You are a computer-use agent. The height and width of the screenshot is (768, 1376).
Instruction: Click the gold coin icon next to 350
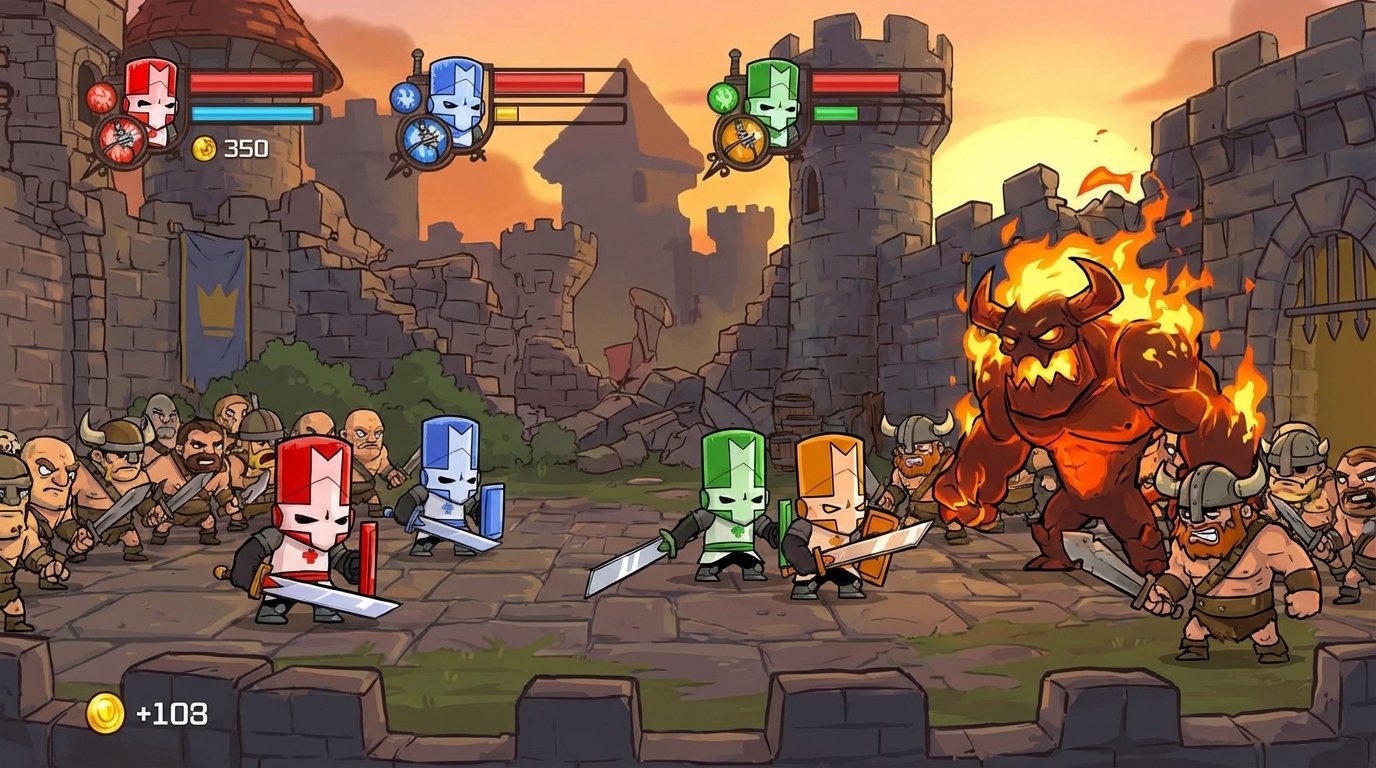coord(203,148)
